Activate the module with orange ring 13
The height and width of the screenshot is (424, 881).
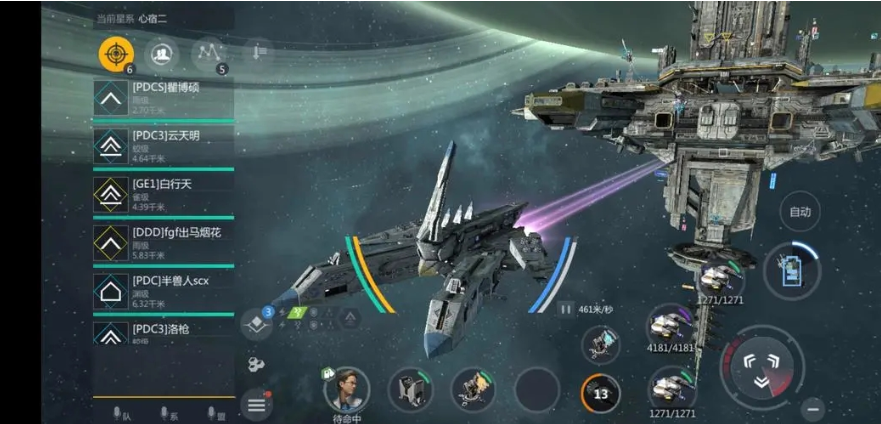click(601, 392)
